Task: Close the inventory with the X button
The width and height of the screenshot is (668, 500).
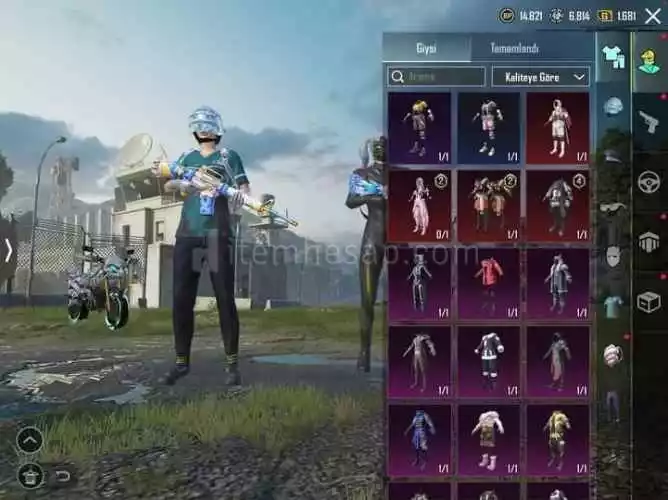Action: (x=653, y=15)
